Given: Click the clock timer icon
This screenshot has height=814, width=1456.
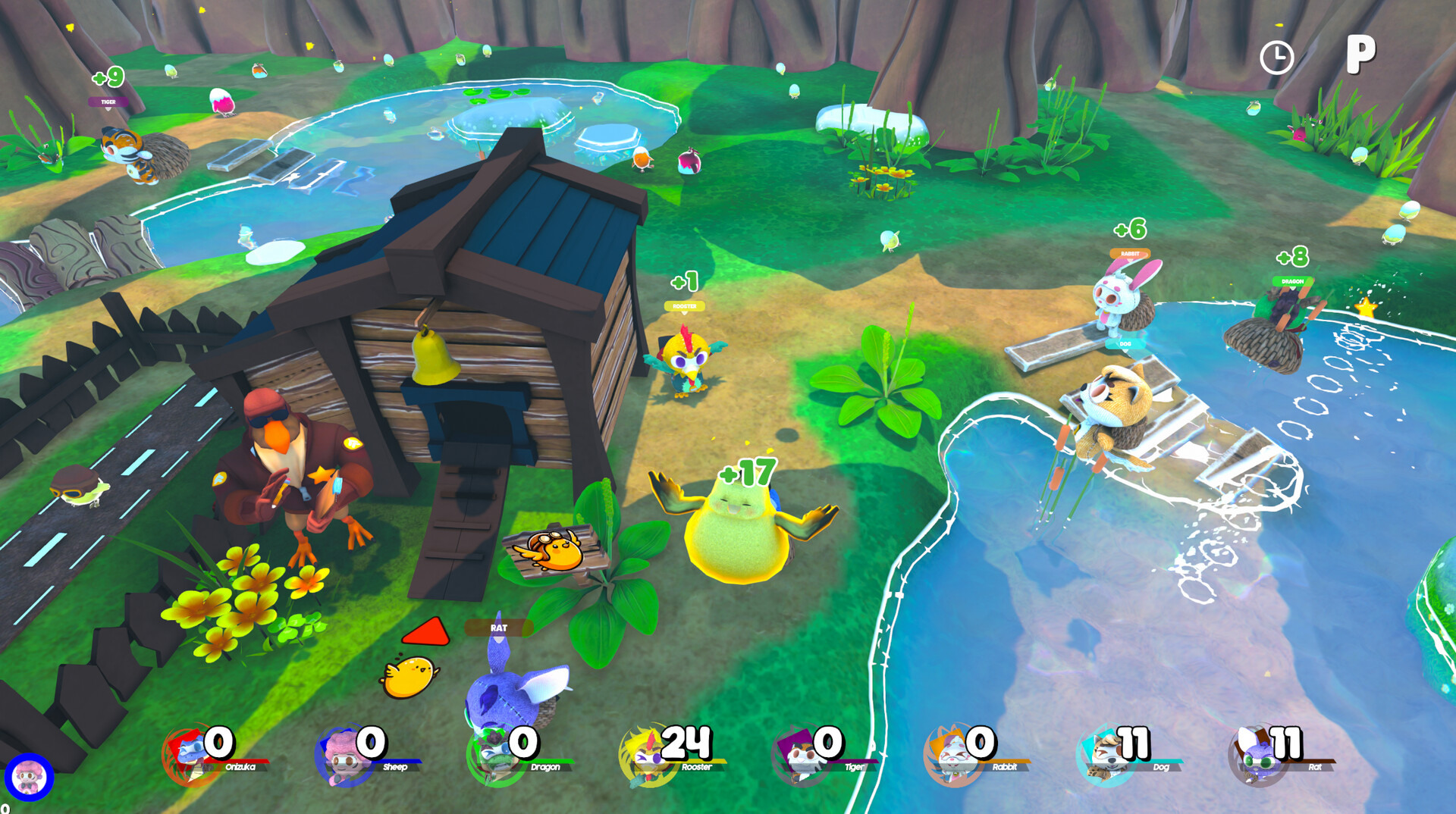Looking at the screenshot, I should coord(1276,58).
